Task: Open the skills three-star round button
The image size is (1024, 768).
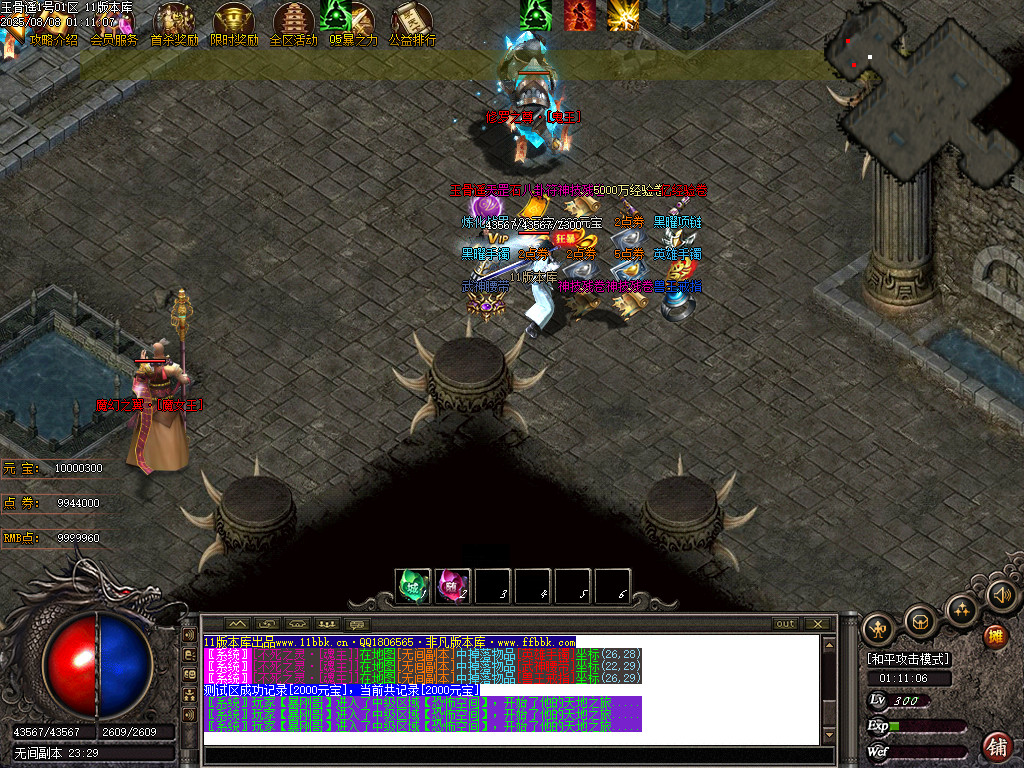Action: 961,609
